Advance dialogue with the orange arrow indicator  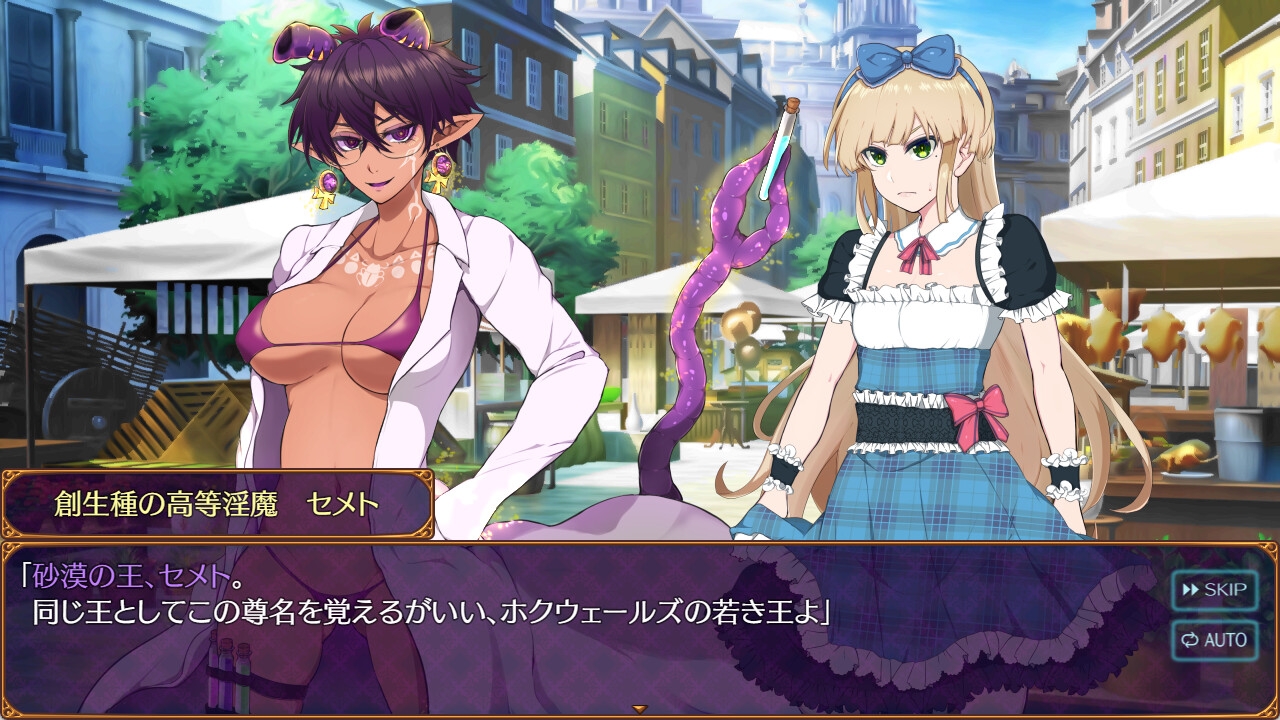[x=640, y=709]
